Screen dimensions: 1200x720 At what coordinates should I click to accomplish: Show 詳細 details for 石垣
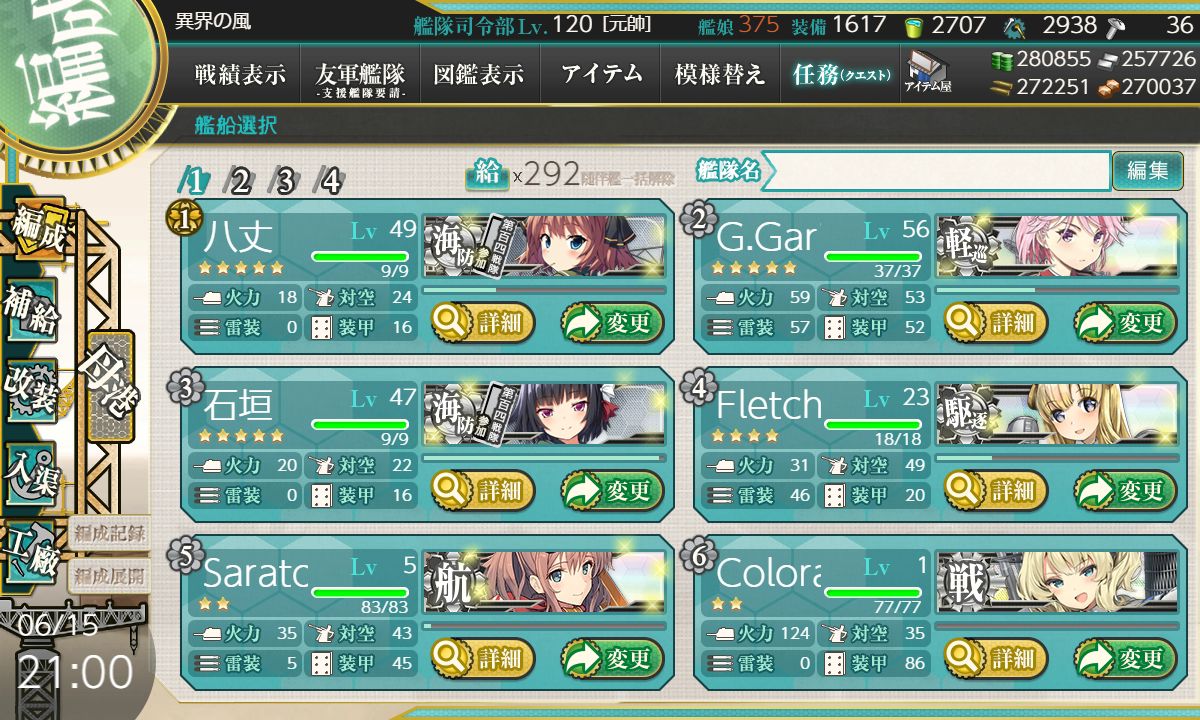pos(483,490)
